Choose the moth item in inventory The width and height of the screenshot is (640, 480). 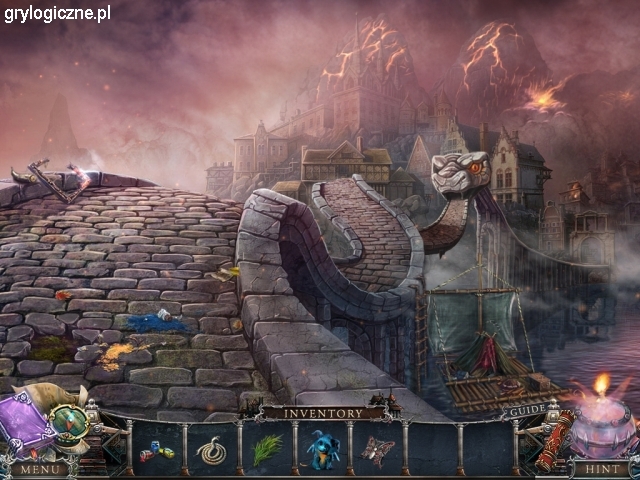pyautogui.click(x=377, y=451)
